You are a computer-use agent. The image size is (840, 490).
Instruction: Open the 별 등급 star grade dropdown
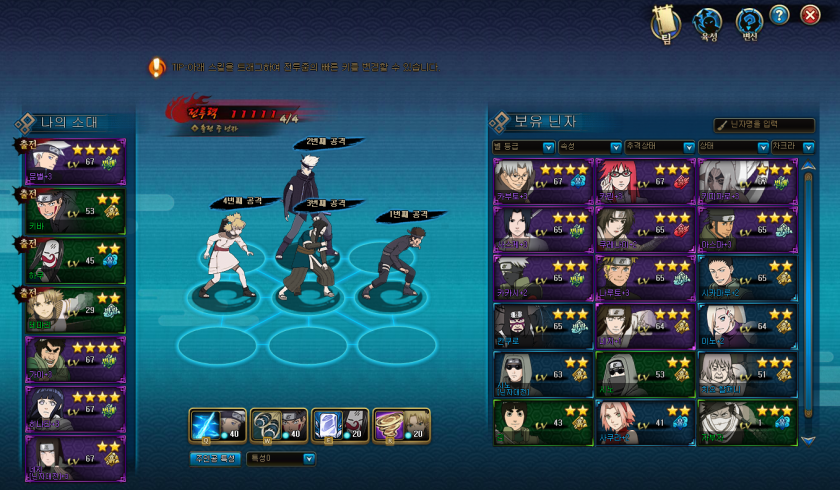(x=548, y=147)
